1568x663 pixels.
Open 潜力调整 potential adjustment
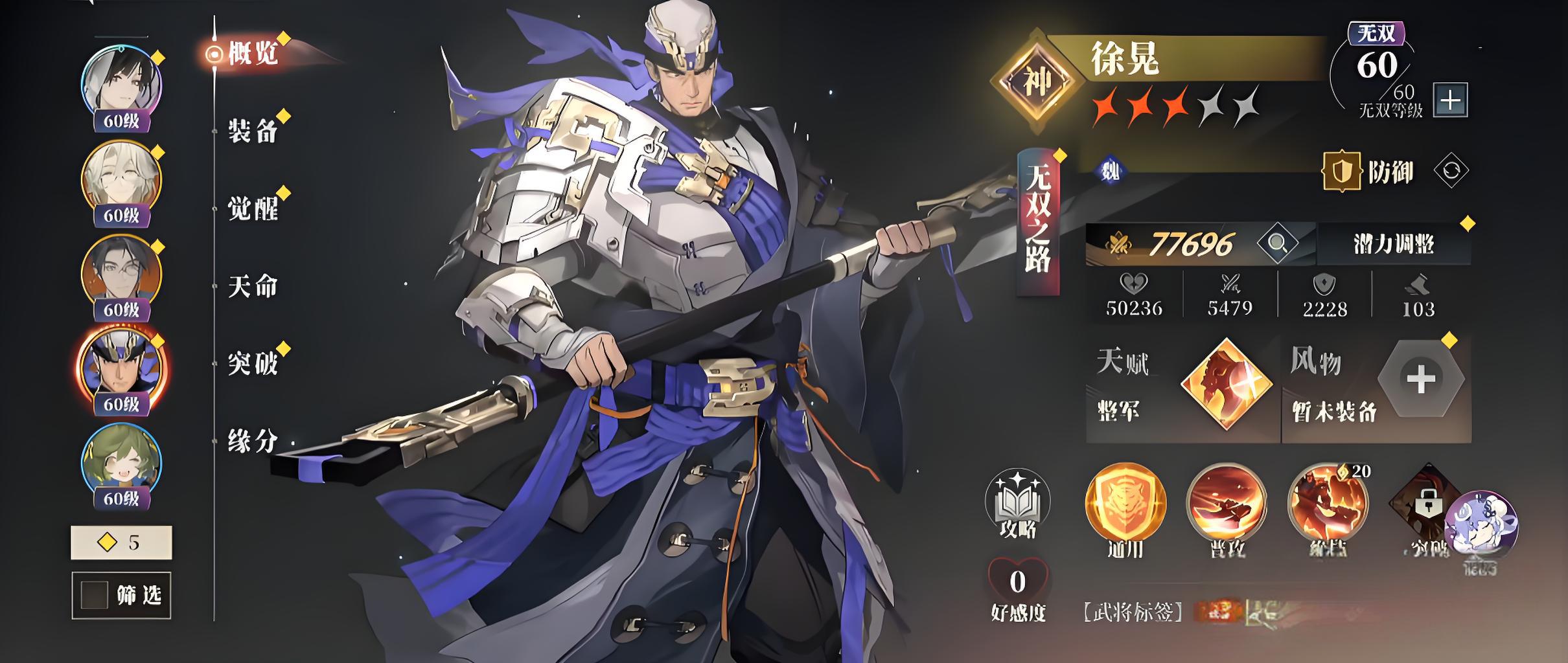click(1394, 244)
